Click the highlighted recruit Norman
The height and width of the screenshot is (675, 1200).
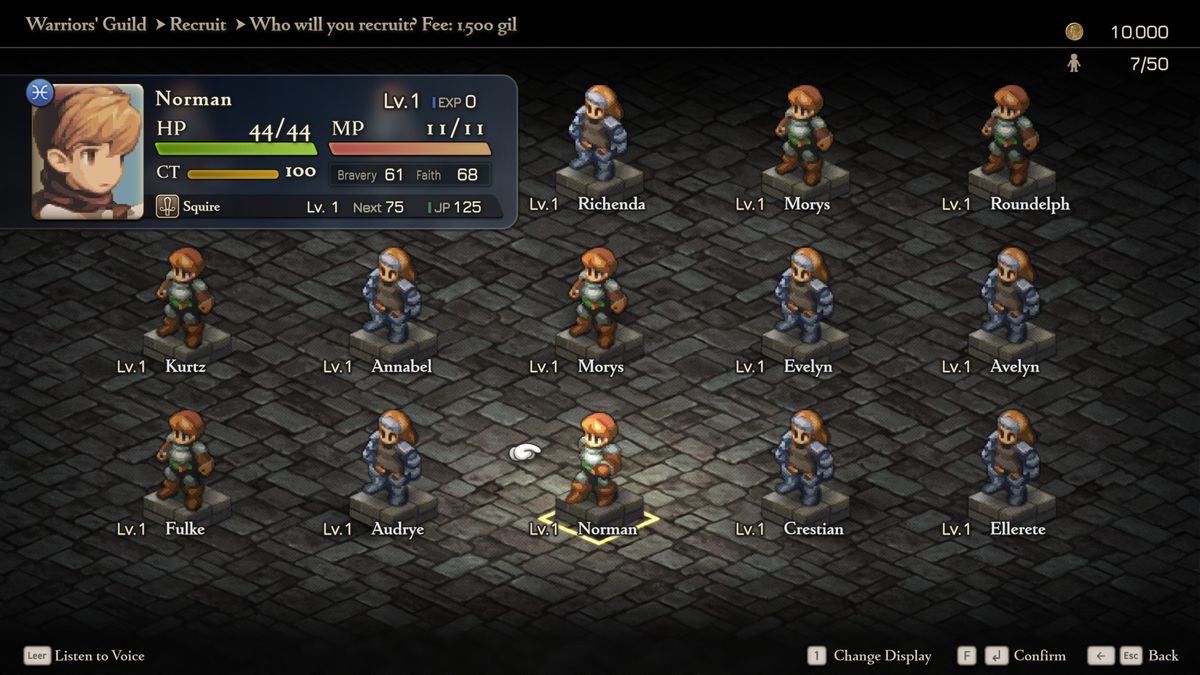pos(599,461)
